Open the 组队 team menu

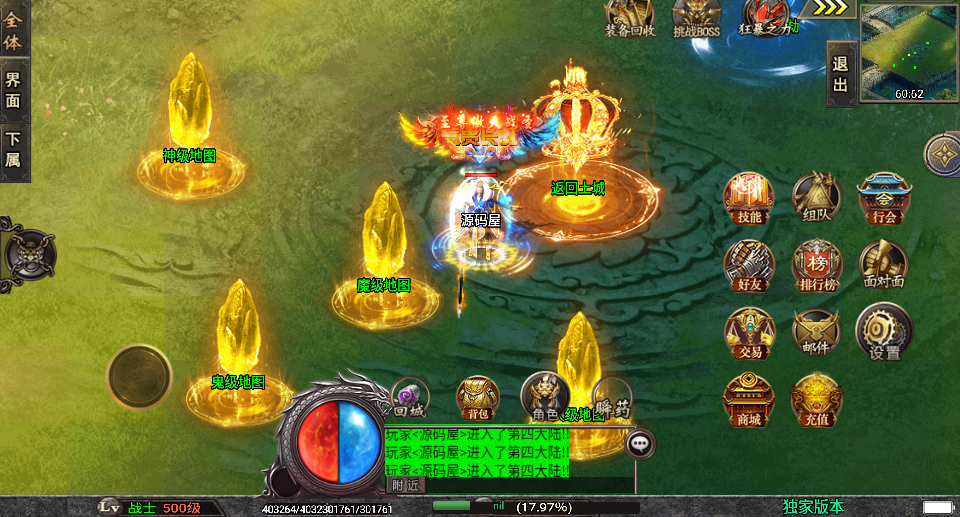(816, 196)
